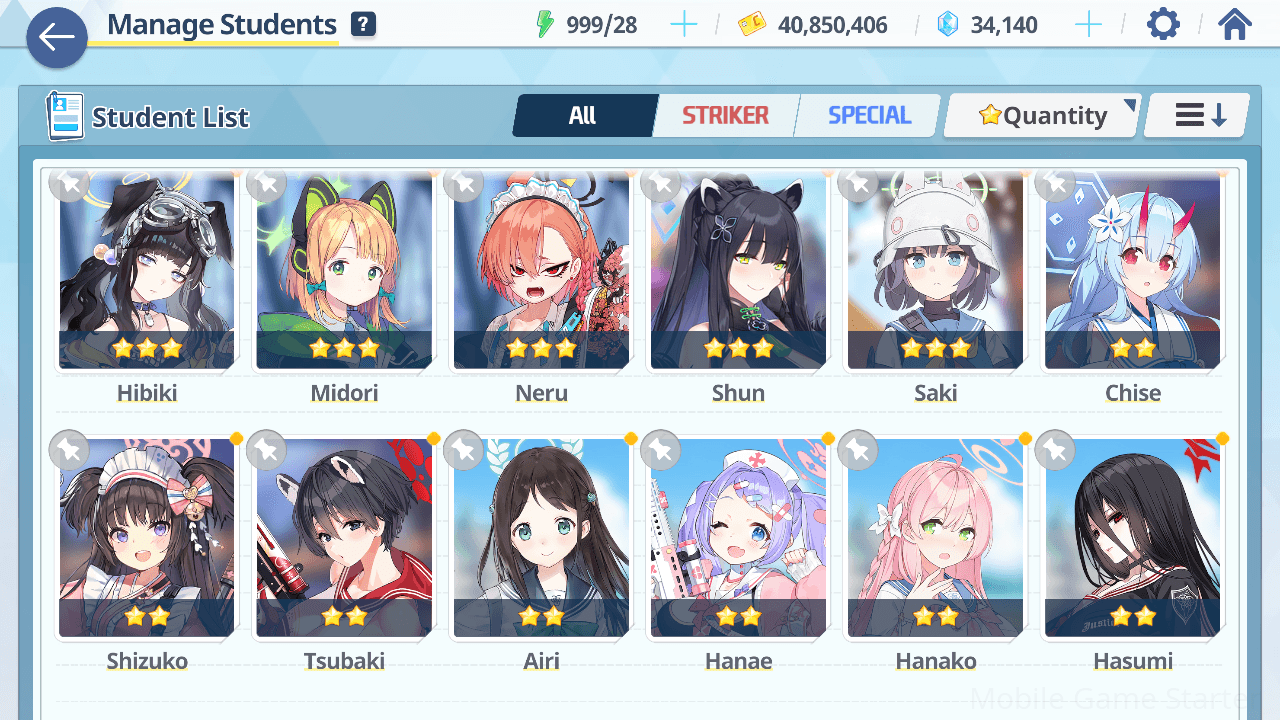Open the Tsubaki student card
Screen dimensions: 1280x720
(x=344, y=538)
